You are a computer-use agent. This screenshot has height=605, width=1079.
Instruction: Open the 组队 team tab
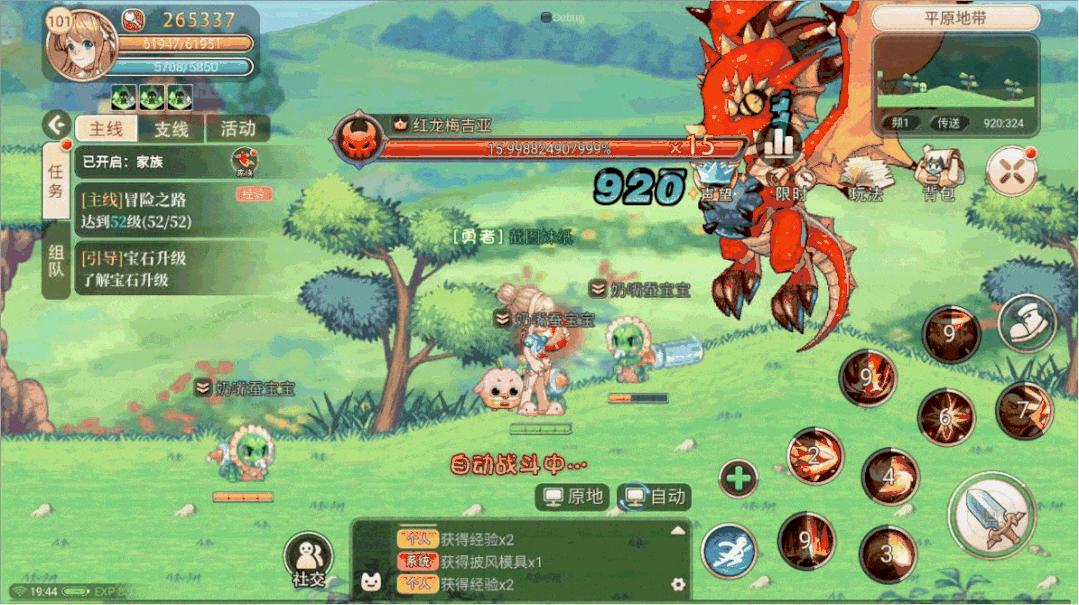click(x=57, y=263)
